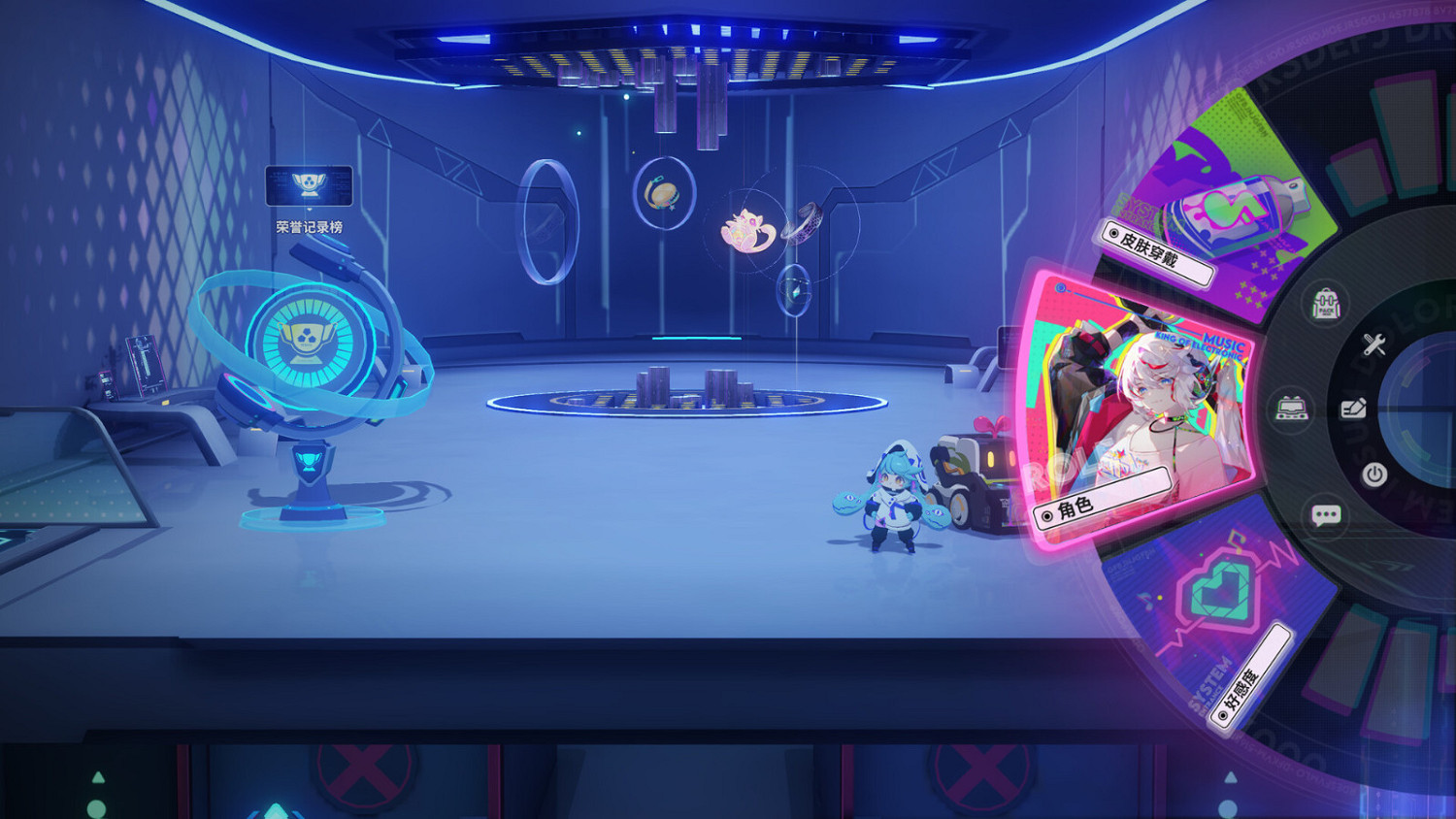Open the PACK backpack inventory icon
The width and height of the screenshot is (1456, 819).
1326,303
